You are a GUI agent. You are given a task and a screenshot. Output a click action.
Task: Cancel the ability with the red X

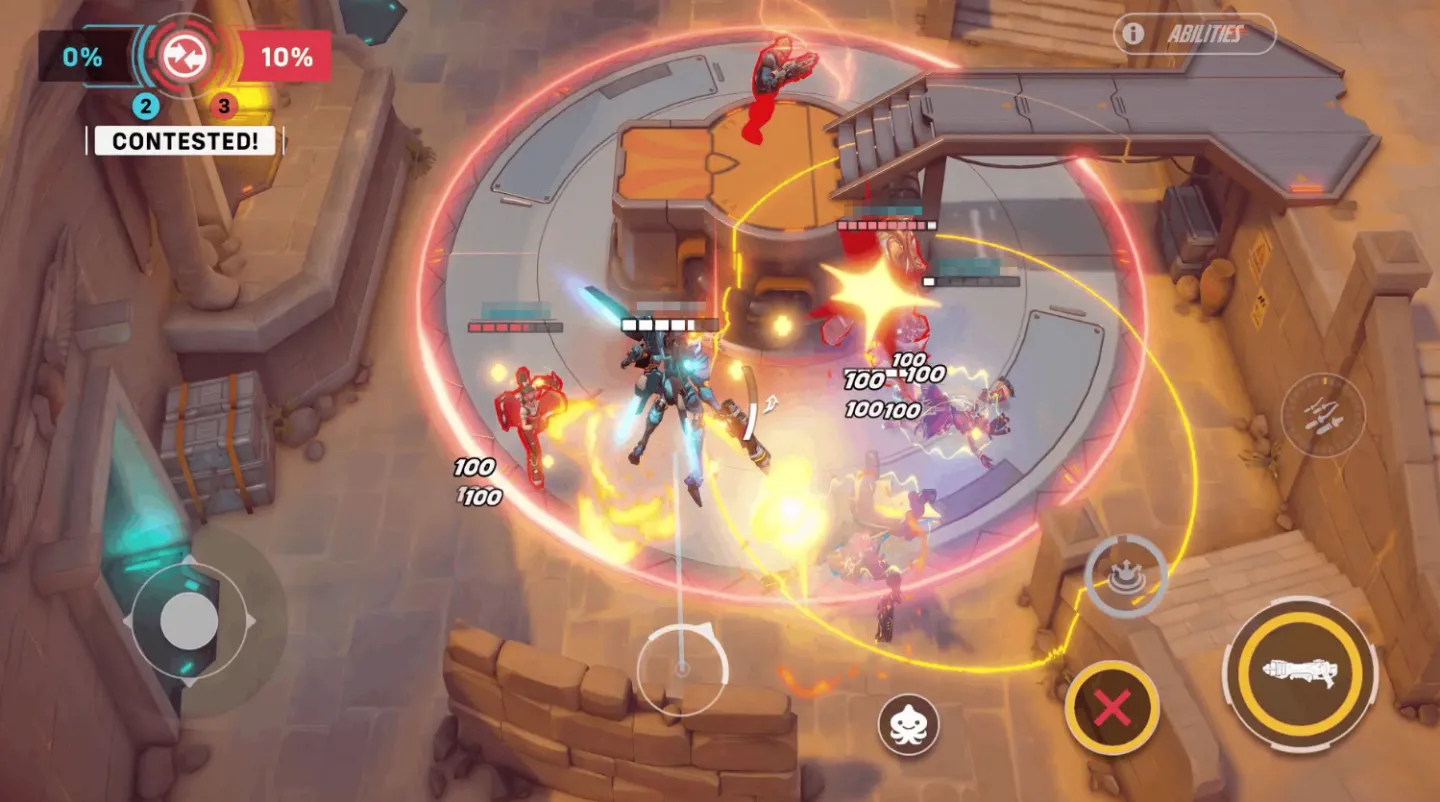point(1112,708)
